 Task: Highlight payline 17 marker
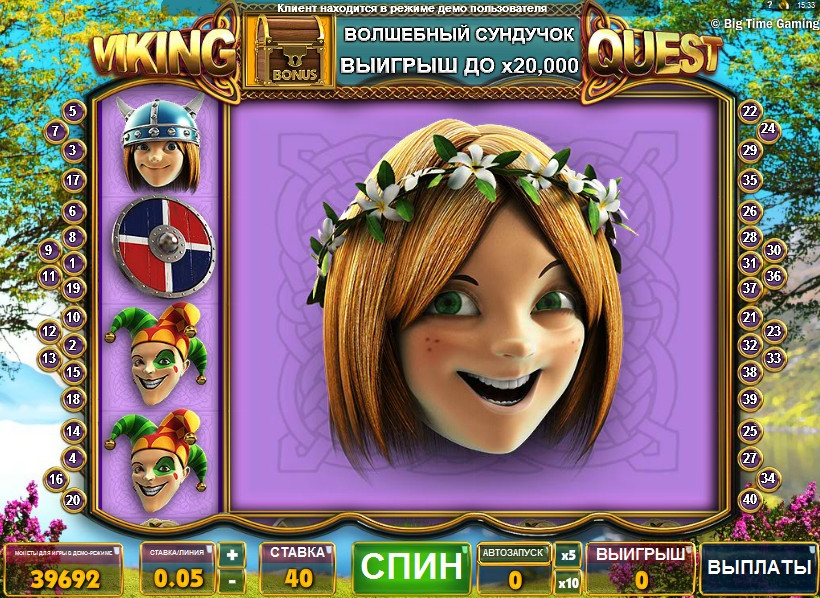[x=73, y=181]
